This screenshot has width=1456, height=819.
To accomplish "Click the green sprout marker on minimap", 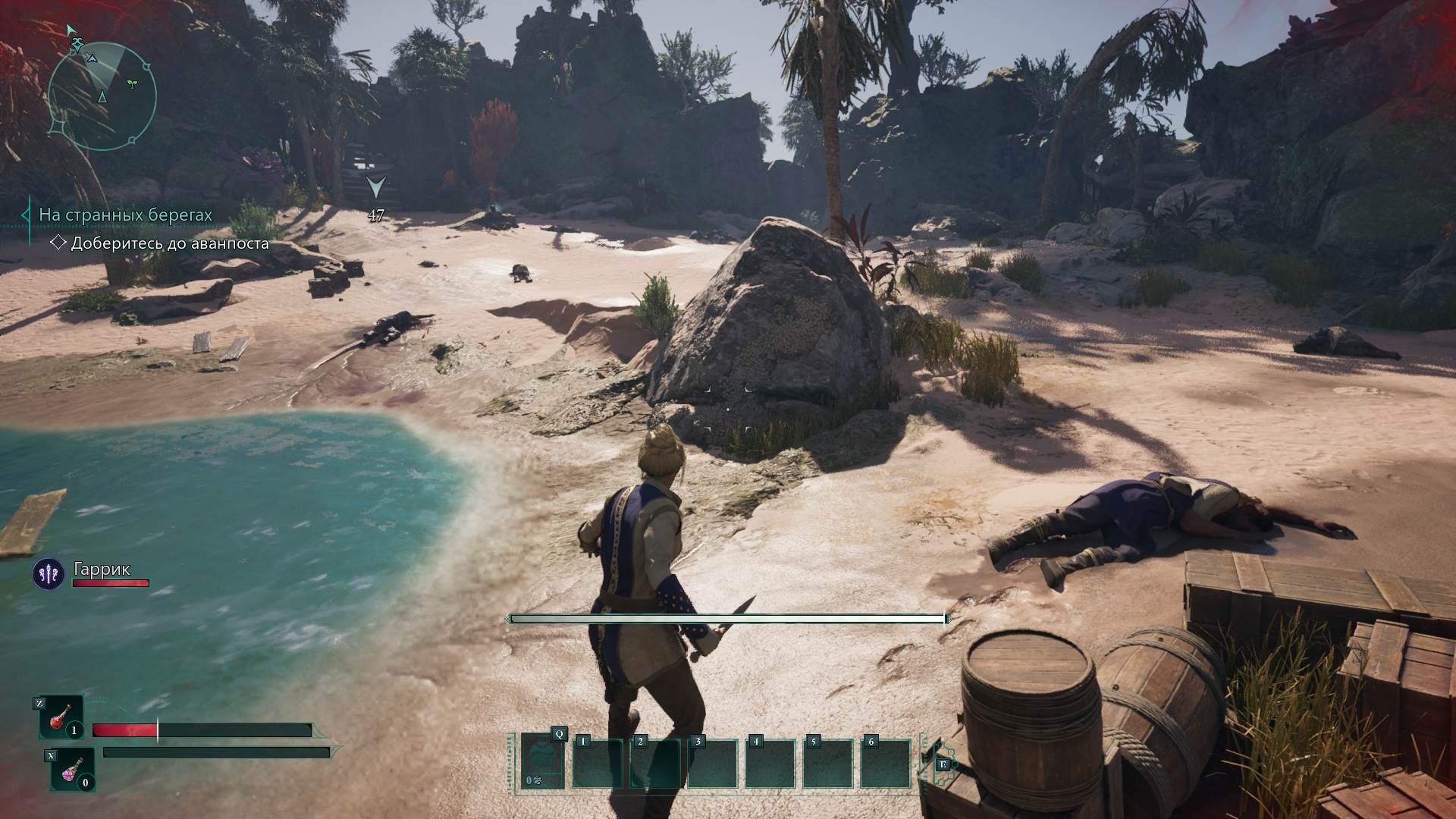I will (133, 83).
